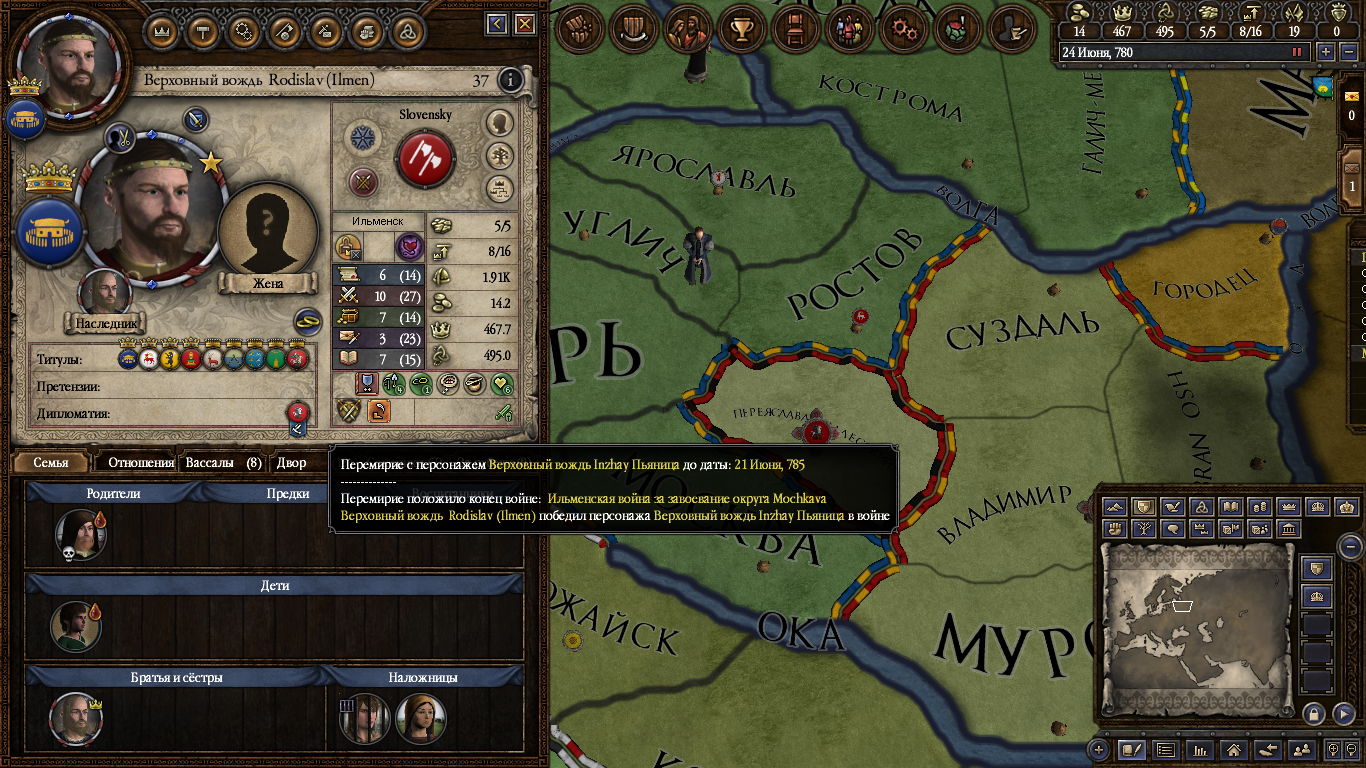Select the Семья family tab
This screenshot has height=768, width=1366.
[51, 463]
